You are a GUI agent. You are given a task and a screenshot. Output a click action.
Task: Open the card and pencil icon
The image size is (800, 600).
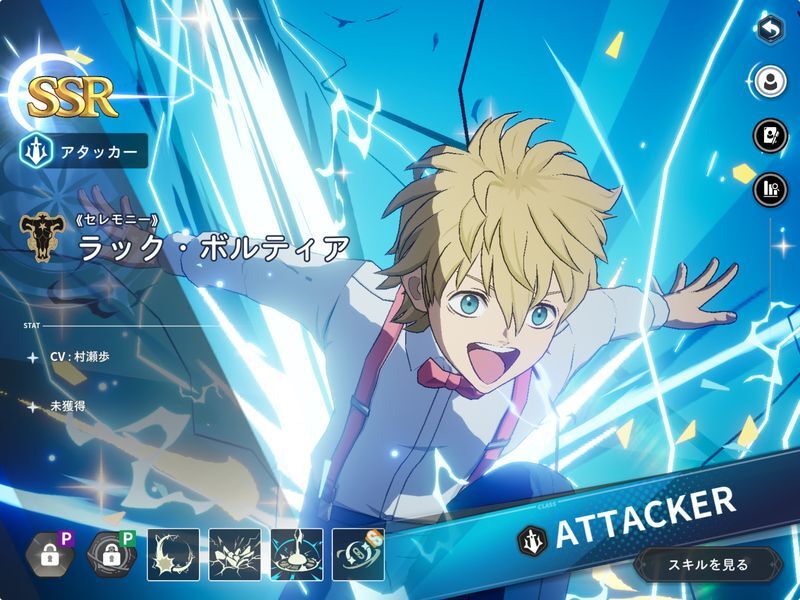[769, 134]
